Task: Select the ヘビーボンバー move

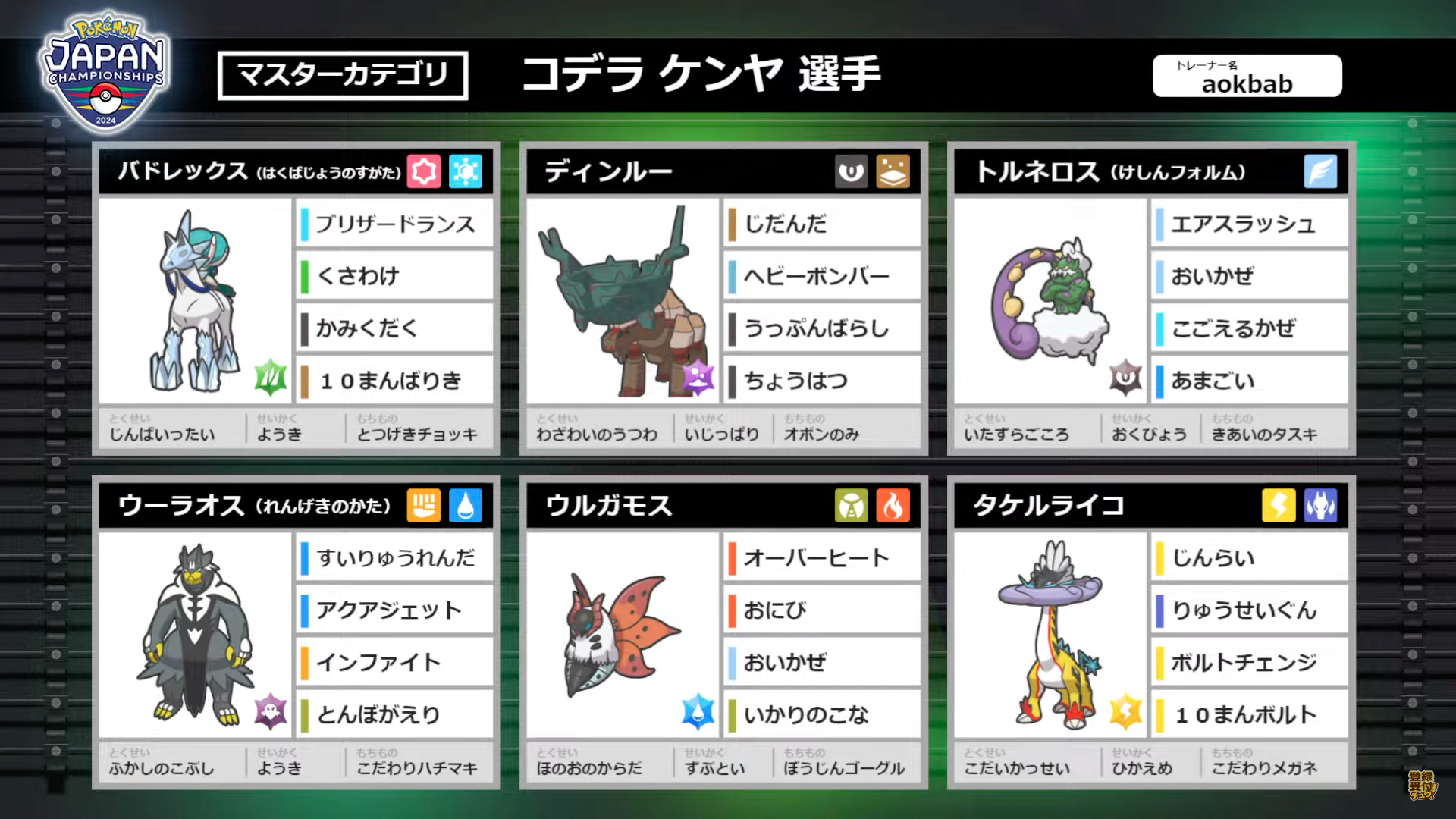Action: click(822, 276)
